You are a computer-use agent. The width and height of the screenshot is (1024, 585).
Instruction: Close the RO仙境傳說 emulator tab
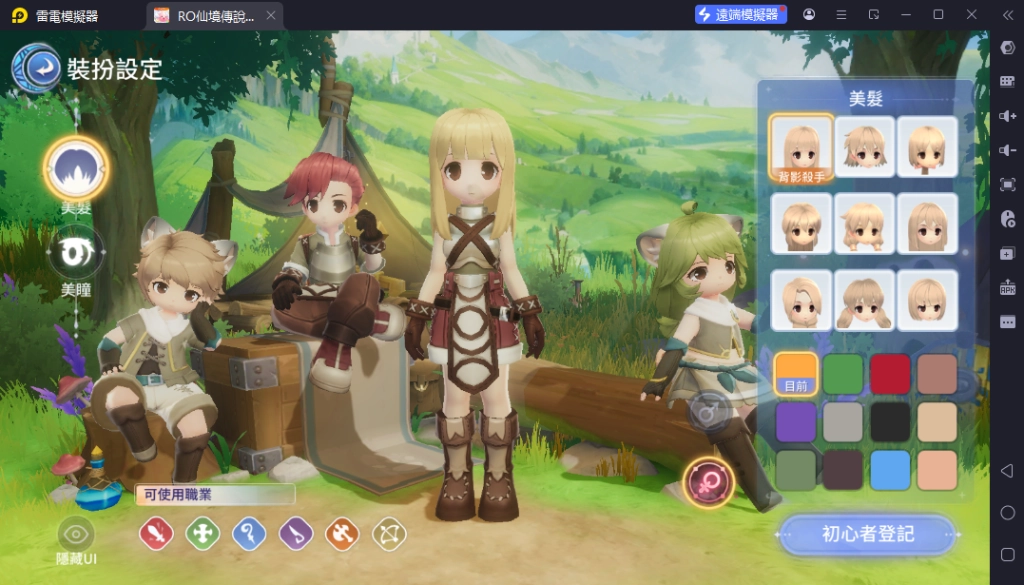click(x=269, y=15)
